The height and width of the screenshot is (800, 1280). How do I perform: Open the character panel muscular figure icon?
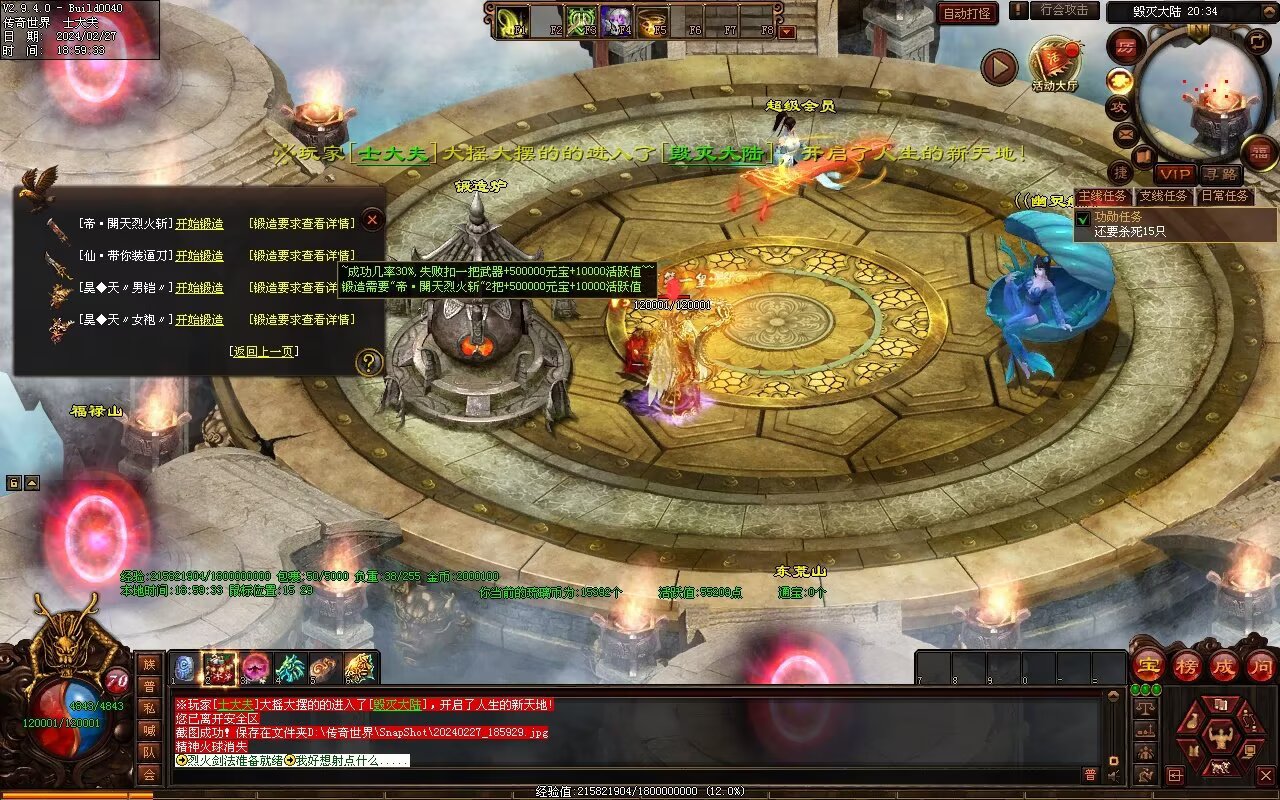coord(1220,738)
